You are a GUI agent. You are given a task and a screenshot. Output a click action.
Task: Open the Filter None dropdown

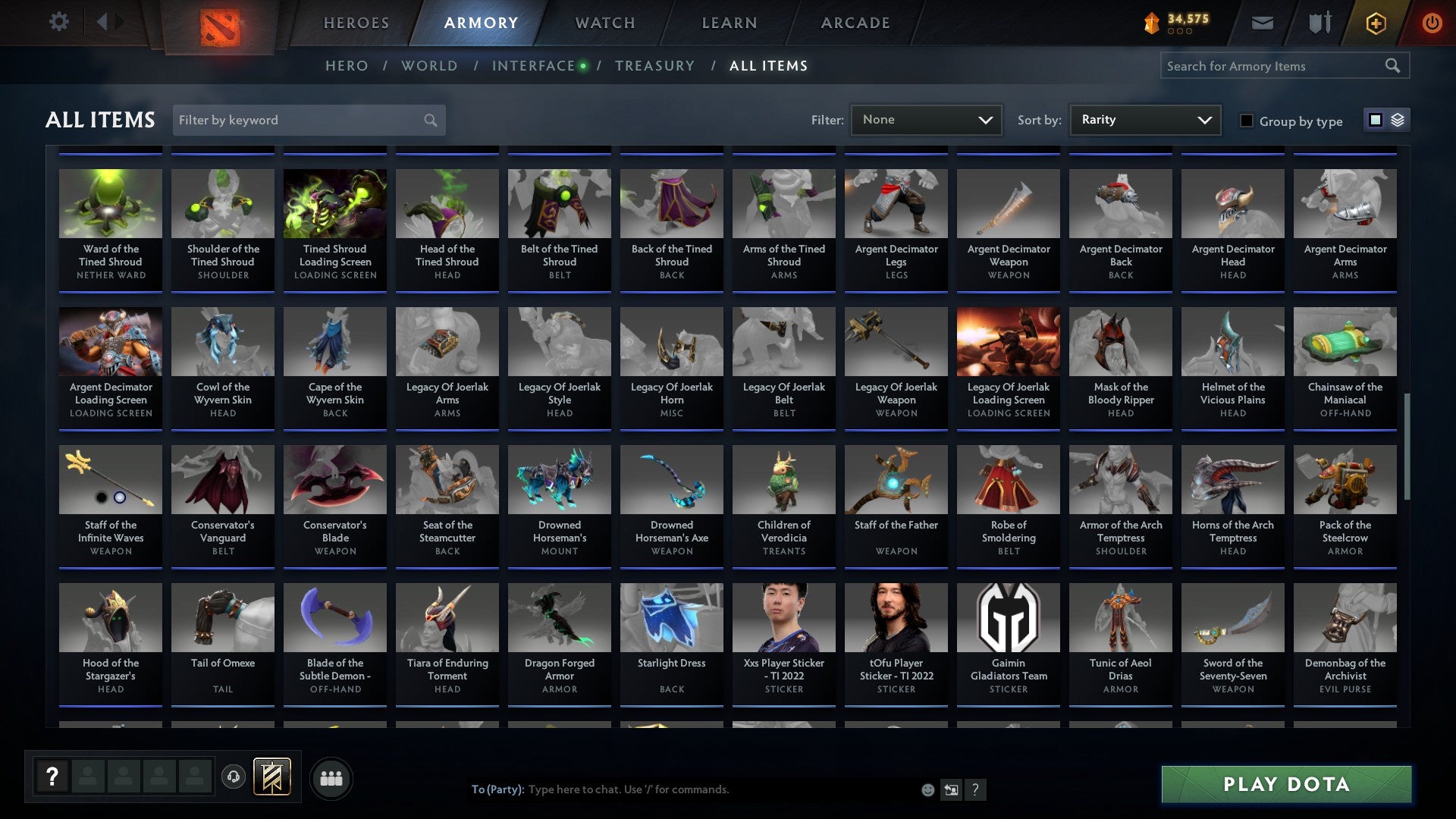[x=926, y=119]
